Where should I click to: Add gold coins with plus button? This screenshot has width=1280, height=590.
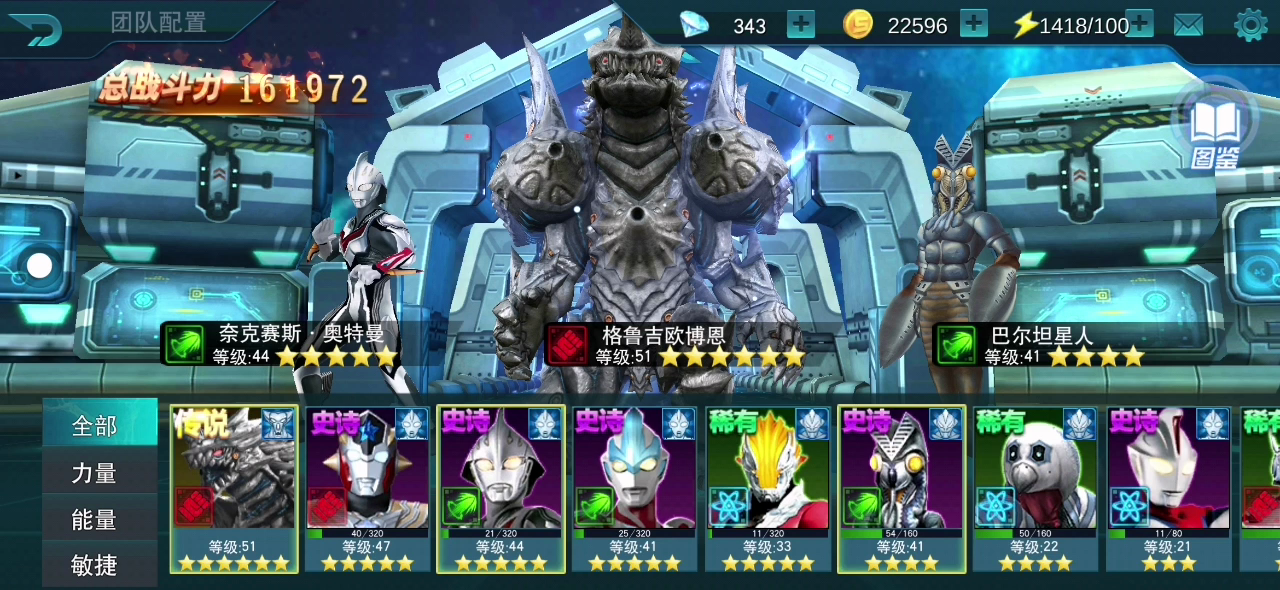coord(973,25)
